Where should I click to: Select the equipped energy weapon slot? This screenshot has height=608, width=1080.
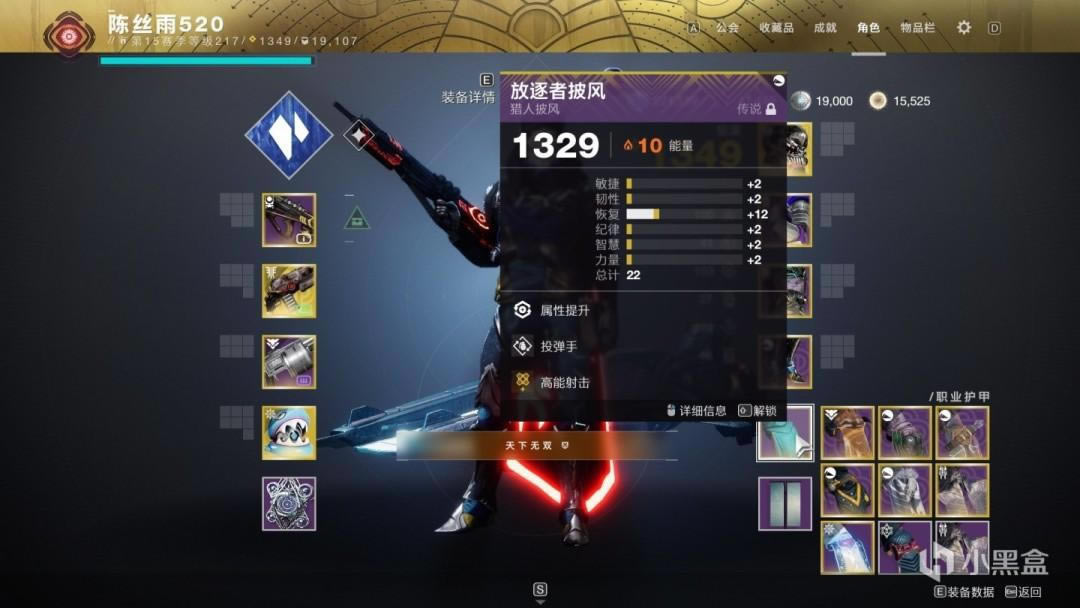click(x=289, y=291)
